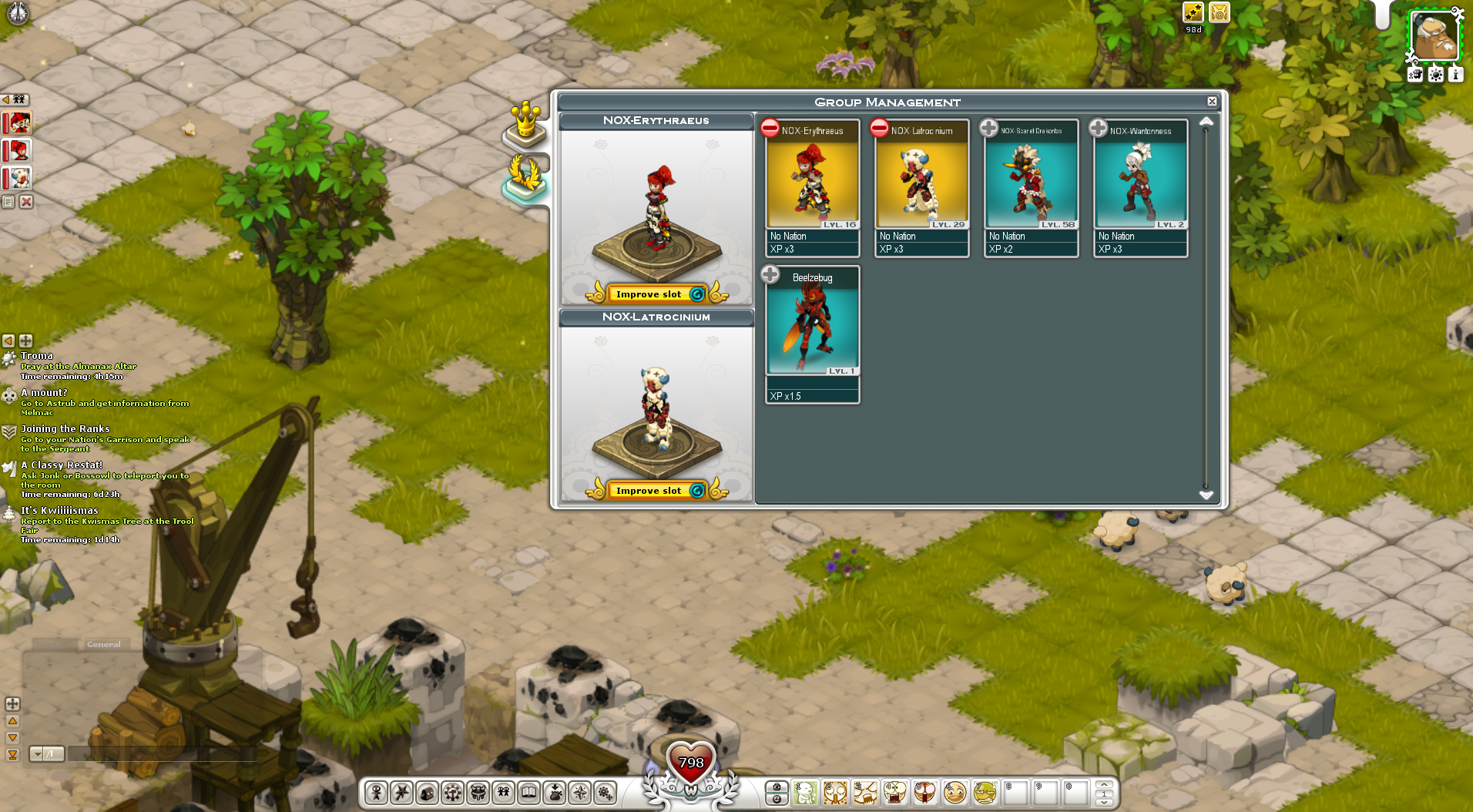Select the Joining the Ranks quest
This screenshot has width=1473, height=812.
click(x=65, y=429)
